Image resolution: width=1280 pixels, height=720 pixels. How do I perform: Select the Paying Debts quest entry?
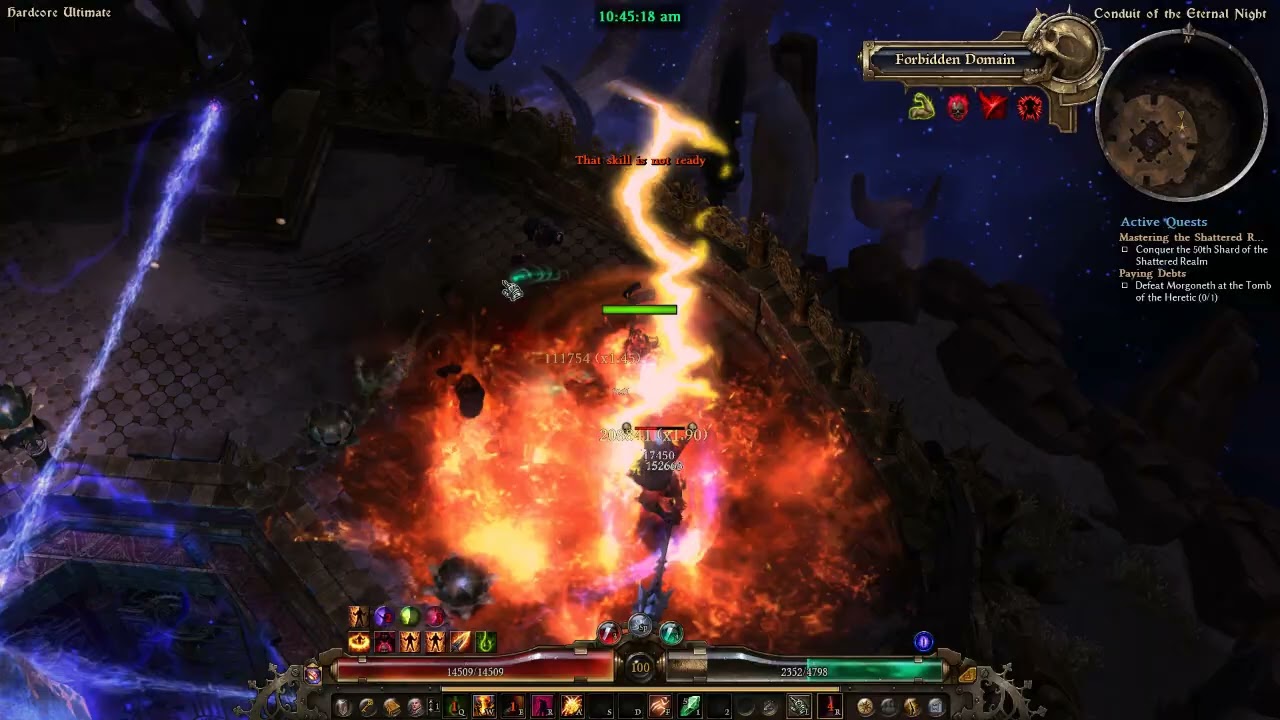pos(1152,273)
